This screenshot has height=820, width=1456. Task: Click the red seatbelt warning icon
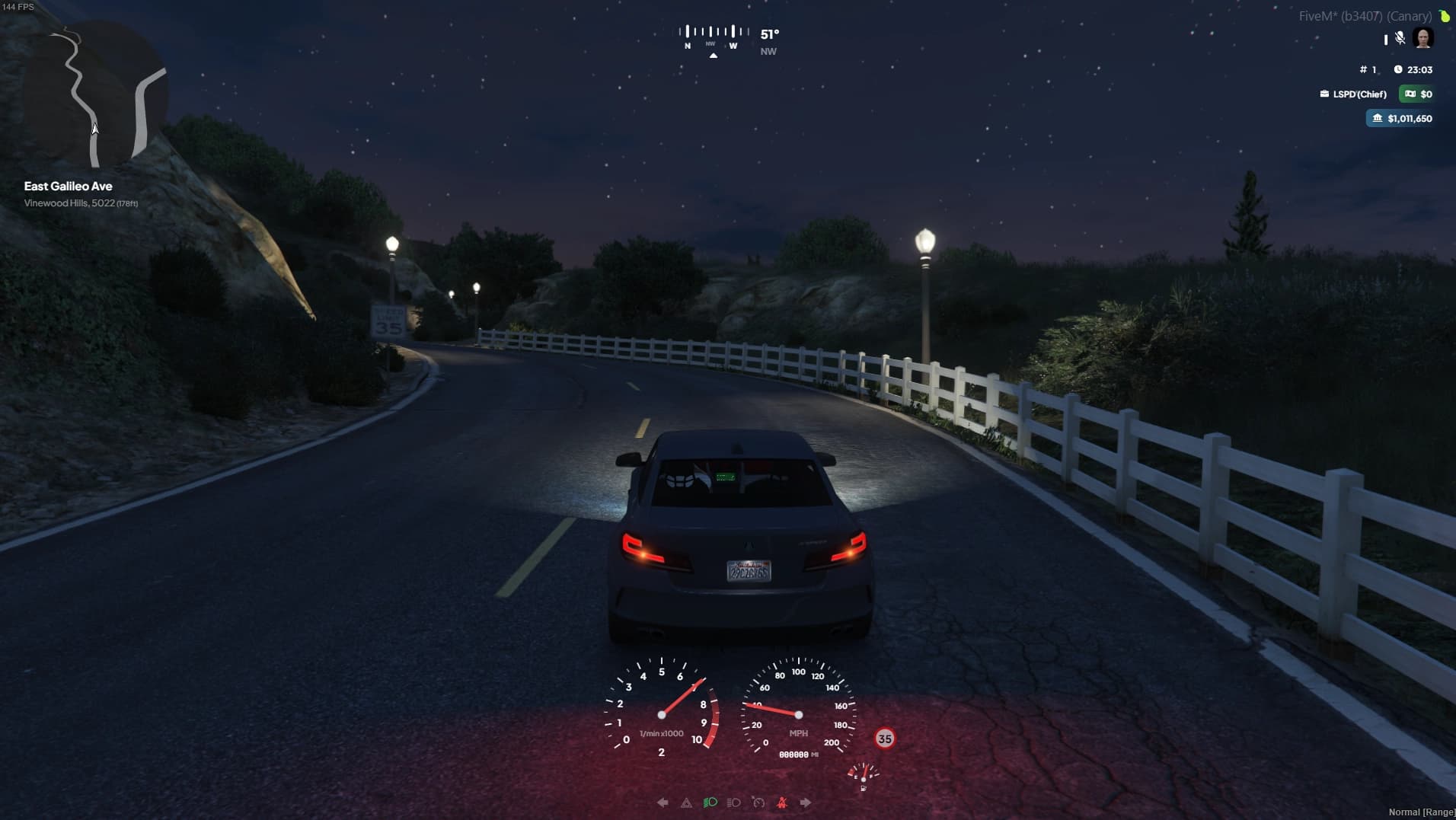(x=782, y=802)
